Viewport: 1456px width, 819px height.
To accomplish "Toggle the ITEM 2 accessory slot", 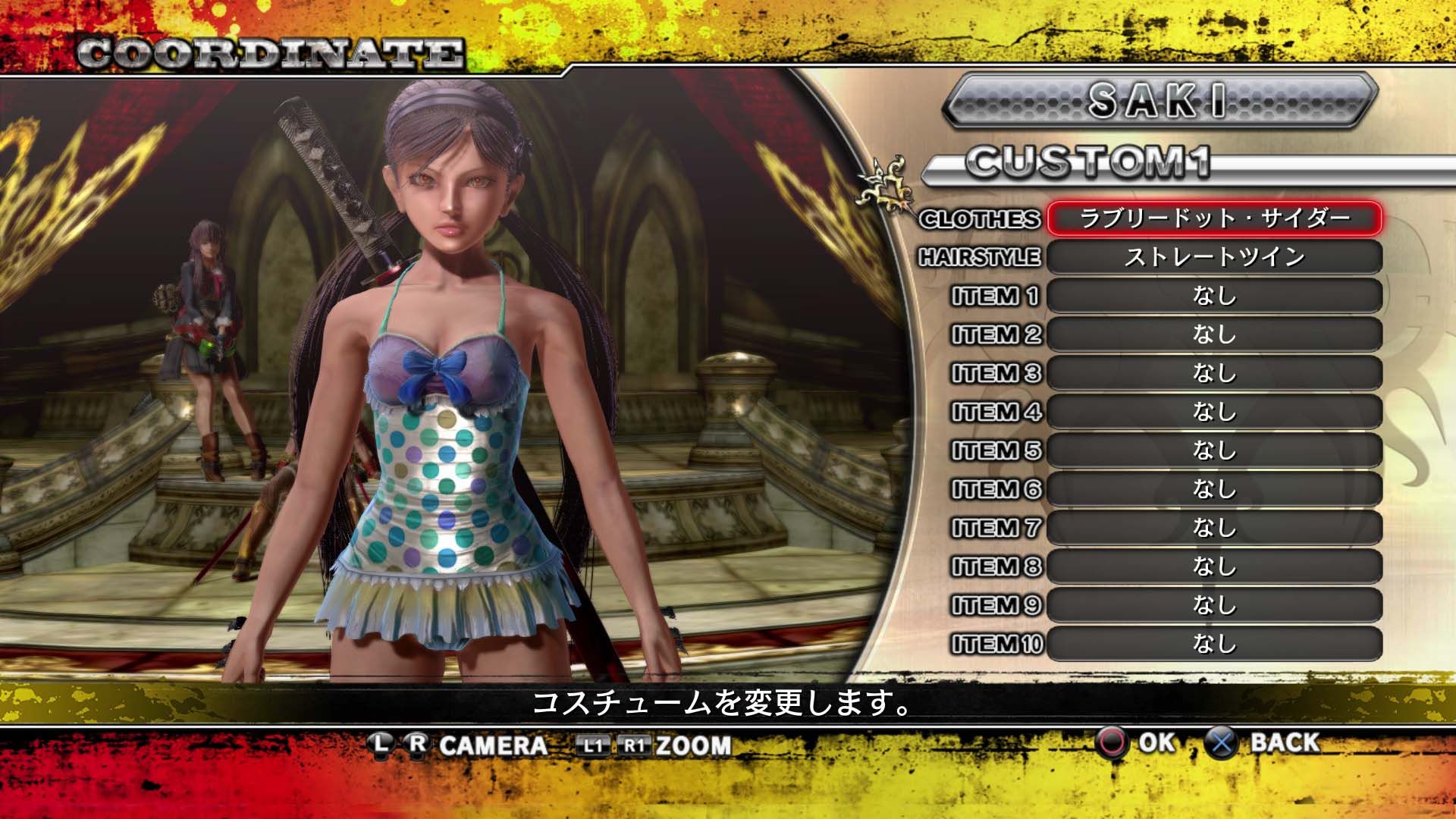I will pos(1213,335).
